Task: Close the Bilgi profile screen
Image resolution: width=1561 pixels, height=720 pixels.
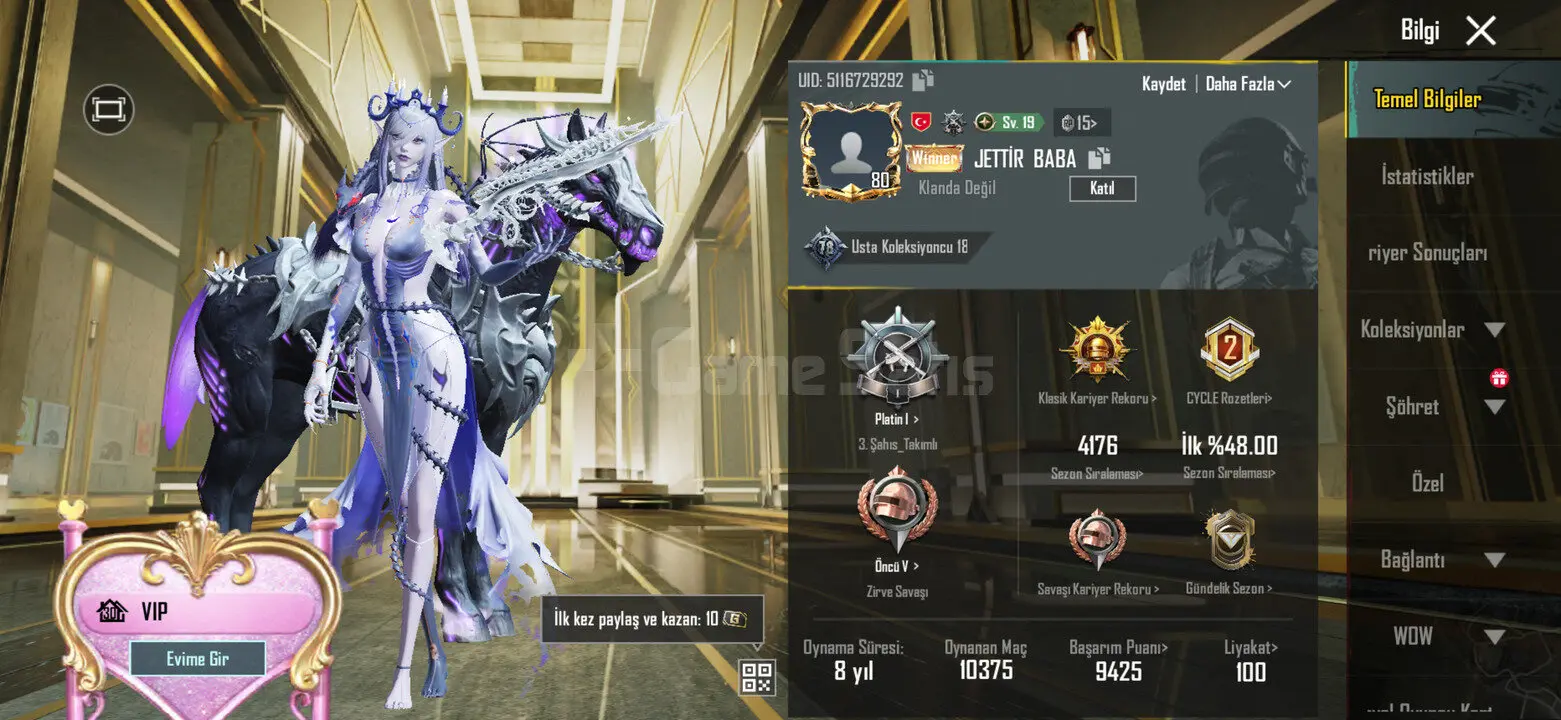Action: [x=1480, y=31]
